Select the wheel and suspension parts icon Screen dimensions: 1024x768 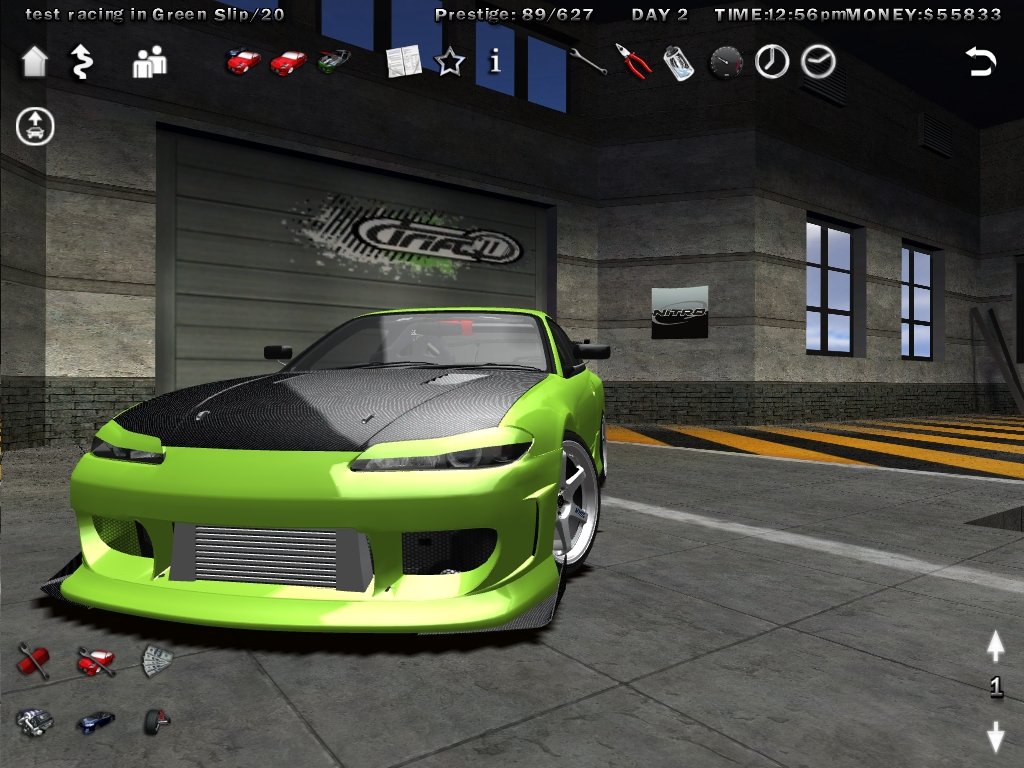tap(157, 720)
